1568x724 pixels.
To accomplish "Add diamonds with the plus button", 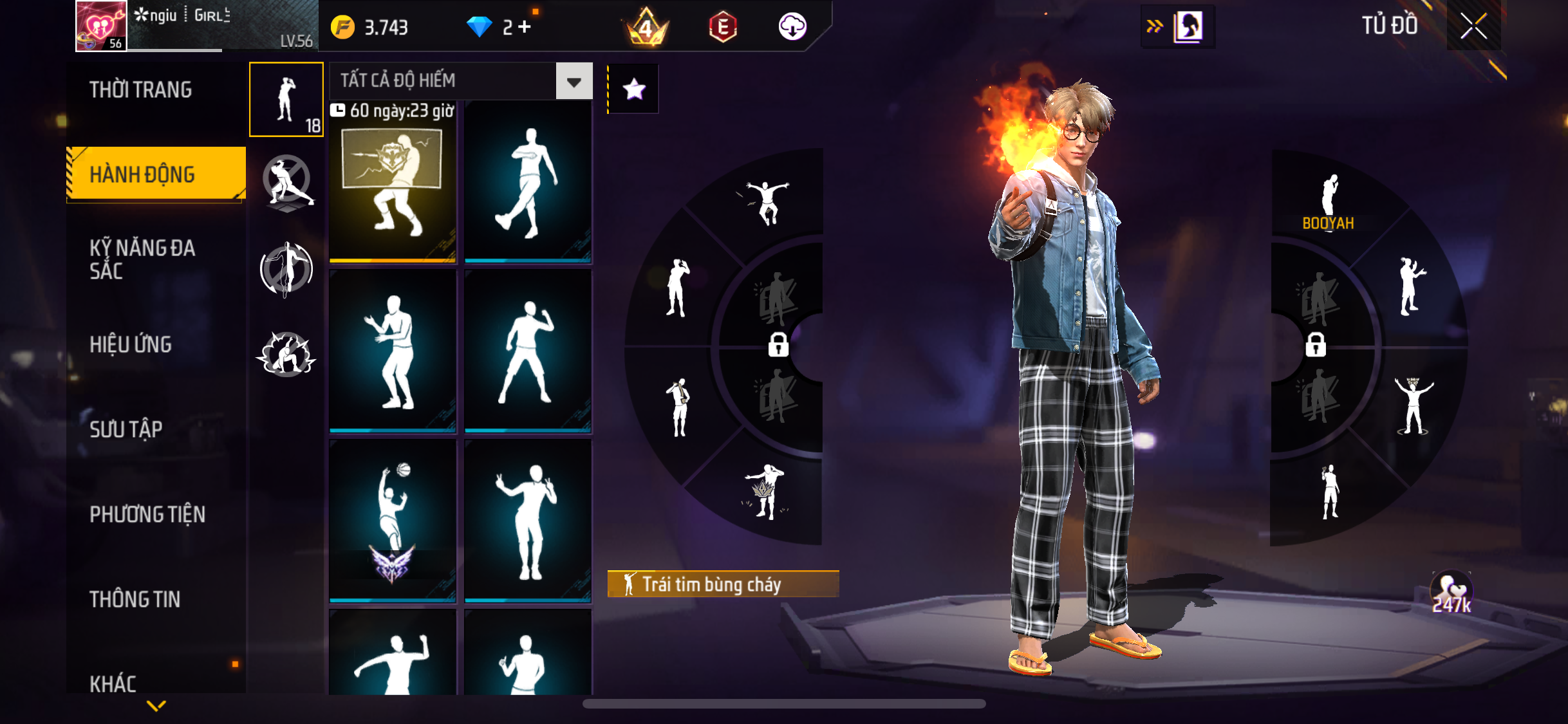I will [525, 27].
